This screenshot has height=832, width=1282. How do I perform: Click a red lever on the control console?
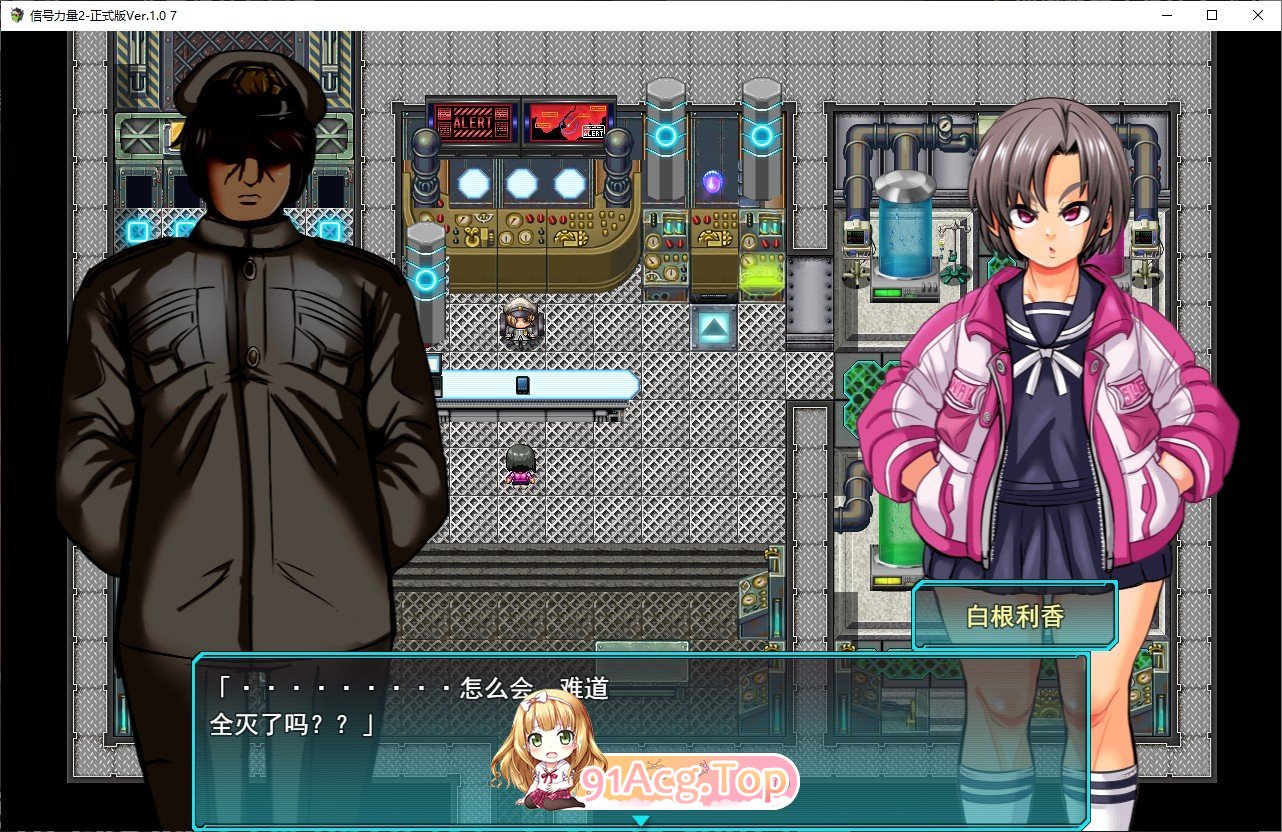(x=528, y=219)
